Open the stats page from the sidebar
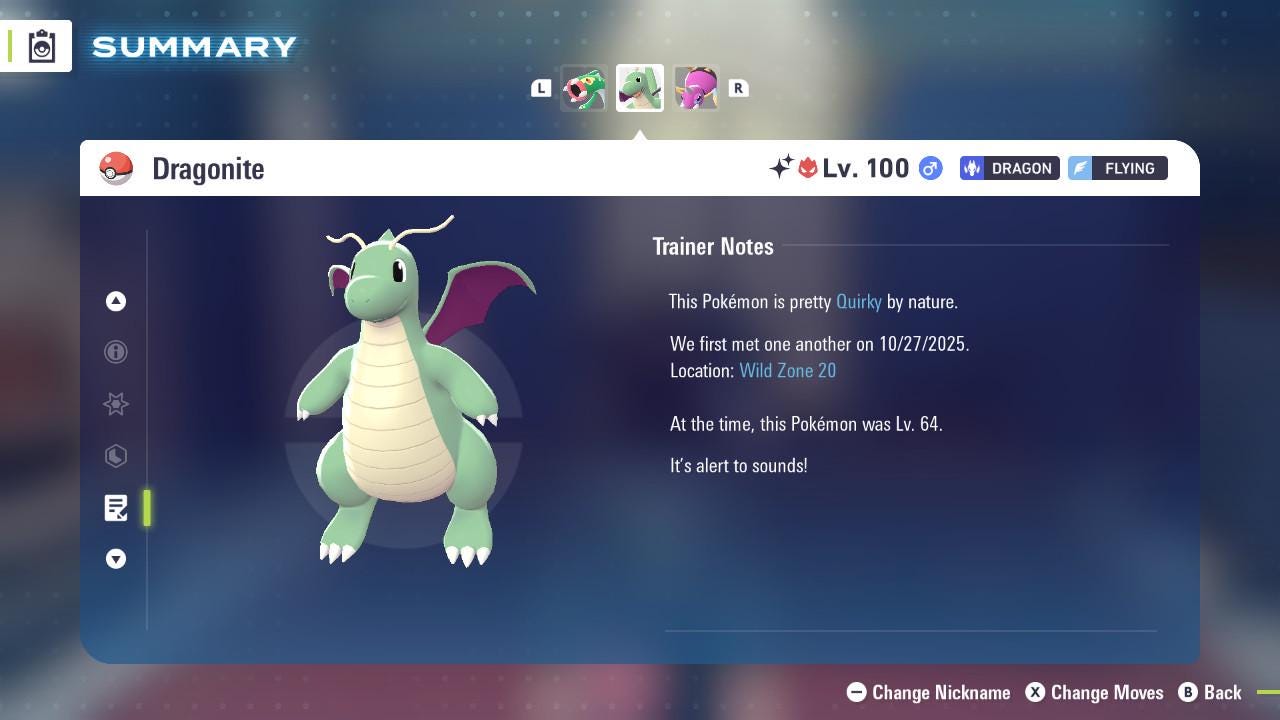1280x720 pixels. coord(116,456)
